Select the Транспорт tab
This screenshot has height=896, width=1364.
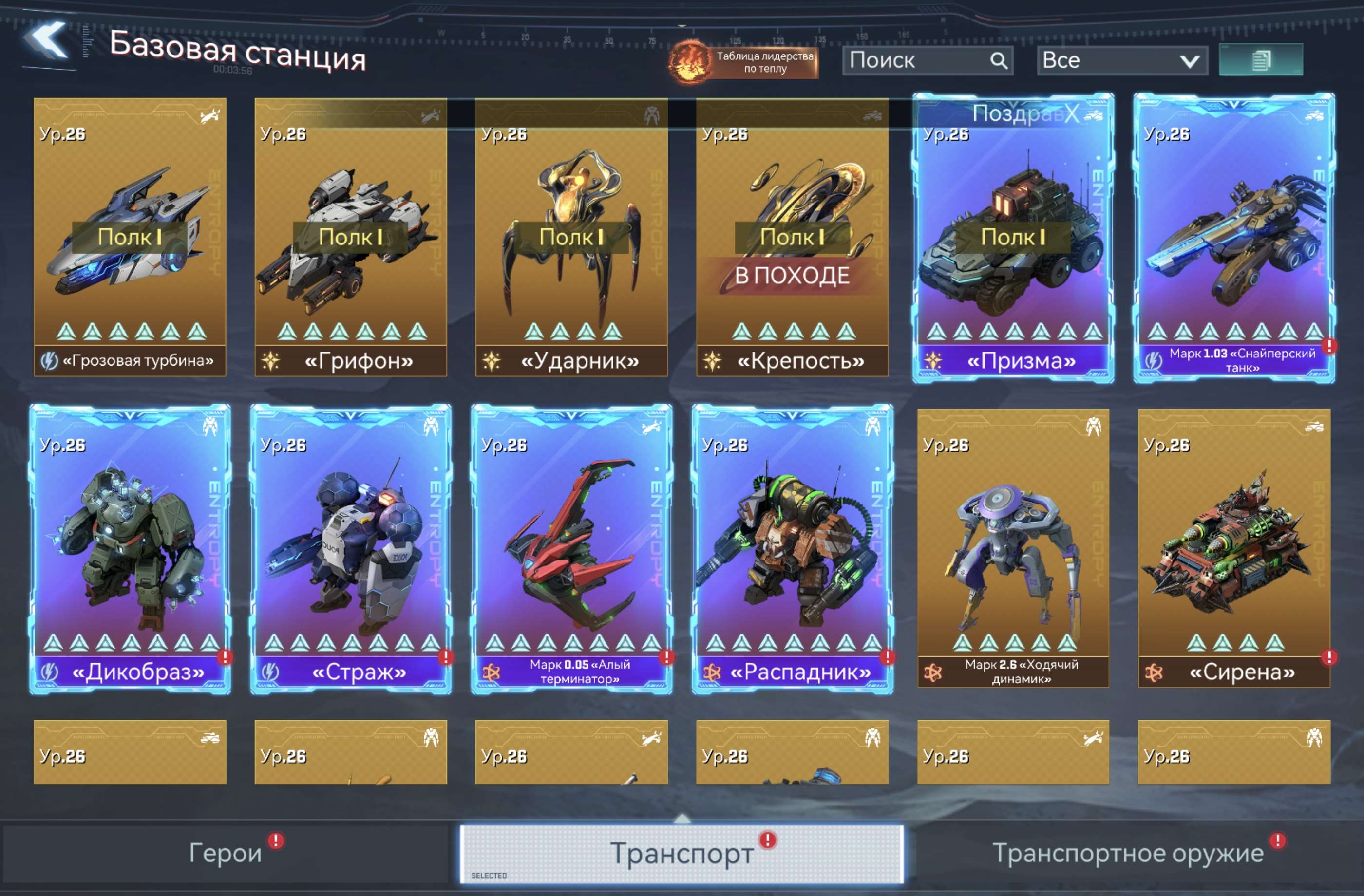[x=682, y=853]
